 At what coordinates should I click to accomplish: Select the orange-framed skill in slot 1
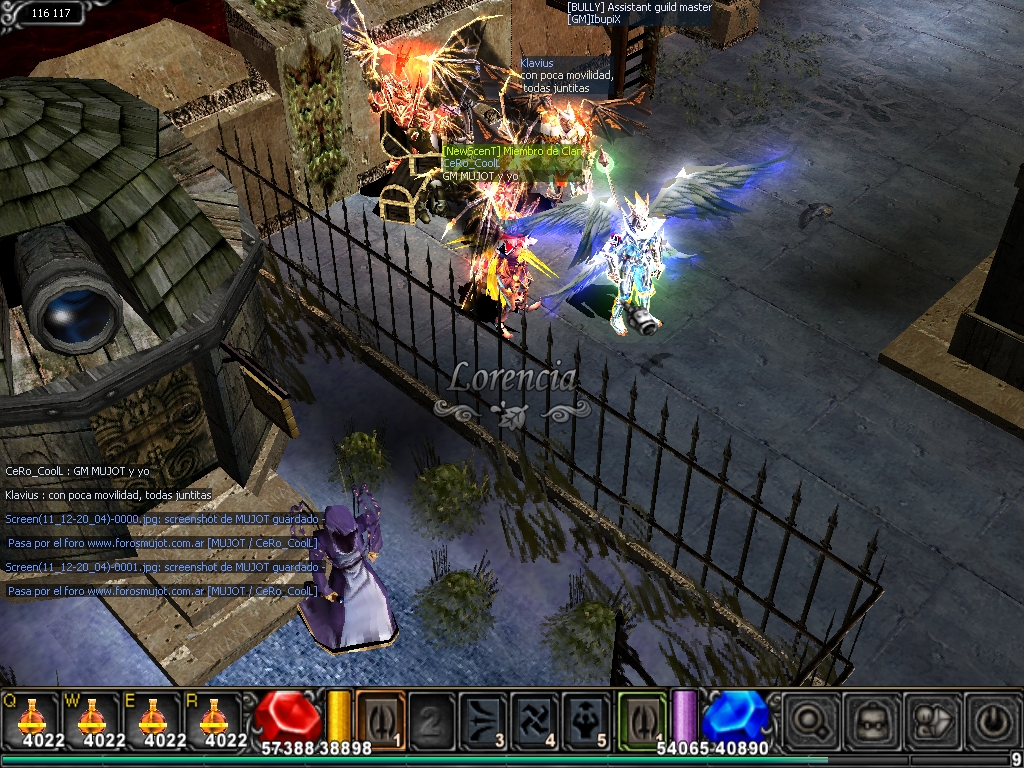pyautogui.click(x=380, y=718)
